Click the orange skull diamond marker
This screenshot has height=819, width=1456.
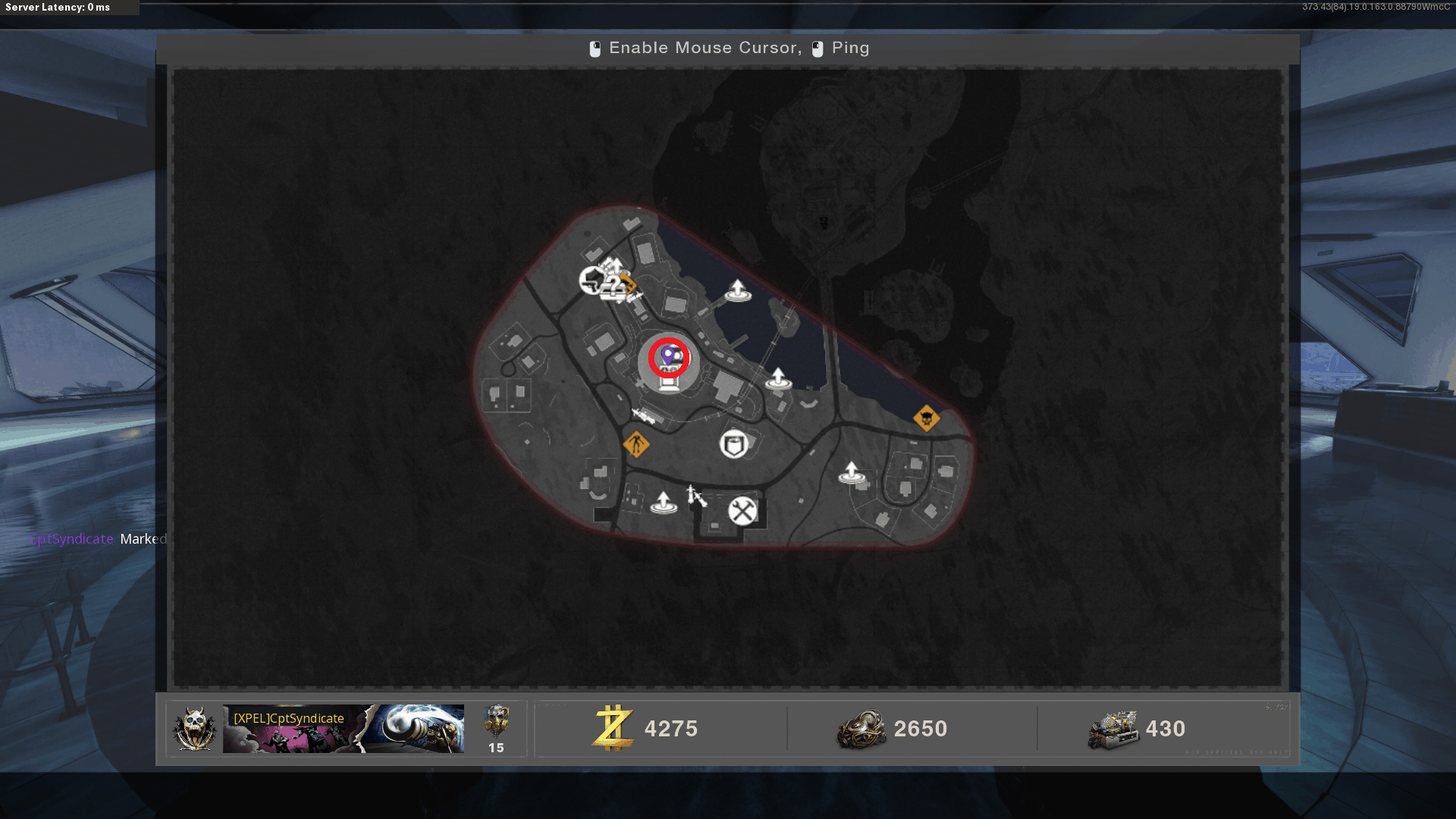(x=926, y=418)
